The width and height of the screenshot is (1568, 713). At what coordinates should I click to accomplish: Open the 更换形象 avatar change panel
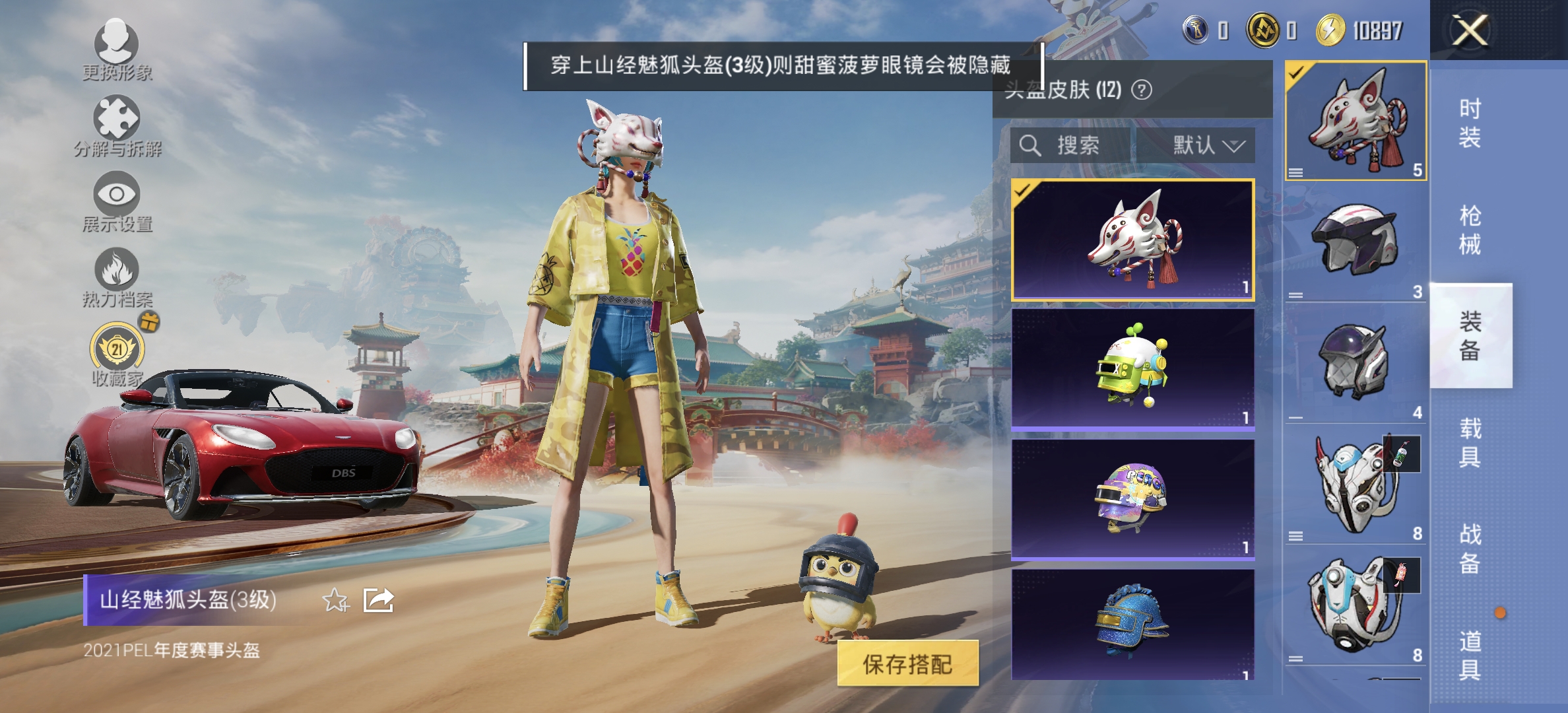[x=117, y=48]
